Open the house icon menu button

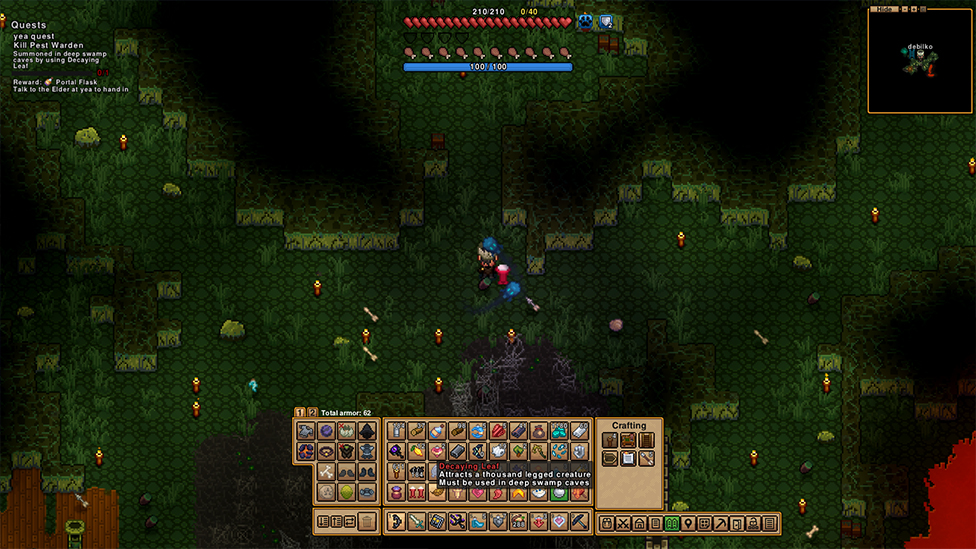coord(639,523)
